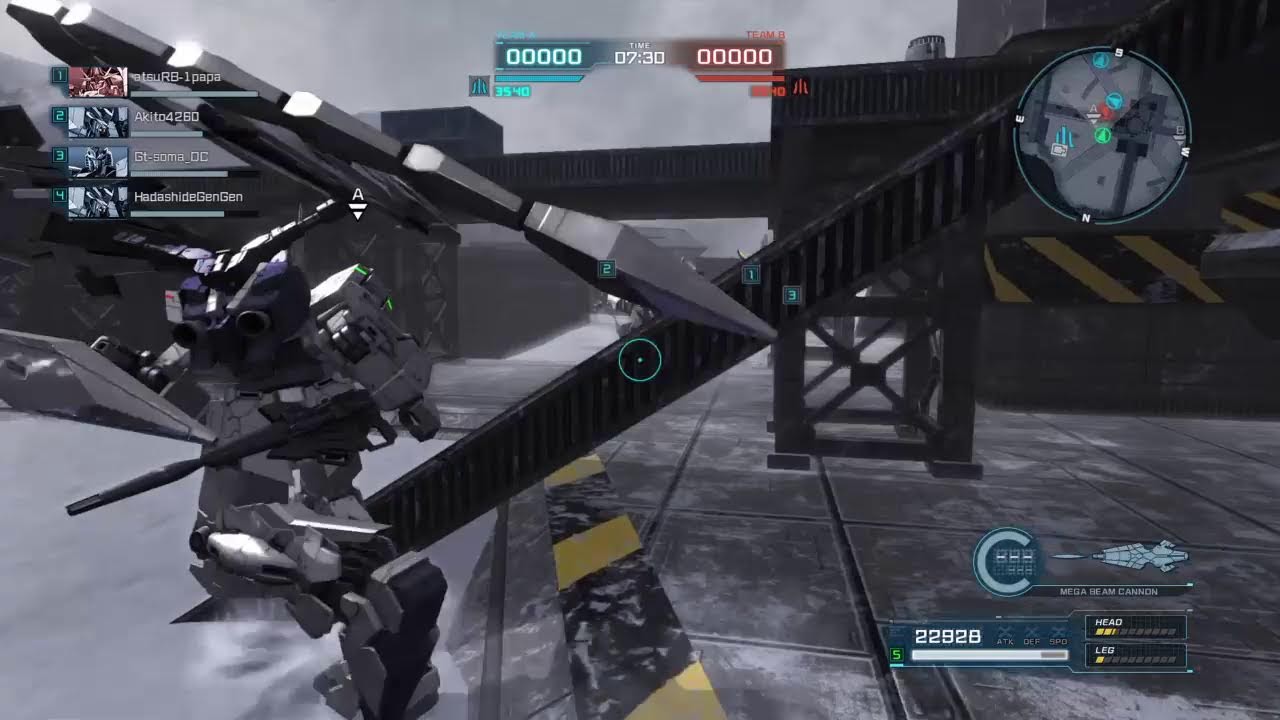The width and height of the screenshot is (1280, 720).
Task: Click the LEG part status panel
Action: tap(1137, 655)
